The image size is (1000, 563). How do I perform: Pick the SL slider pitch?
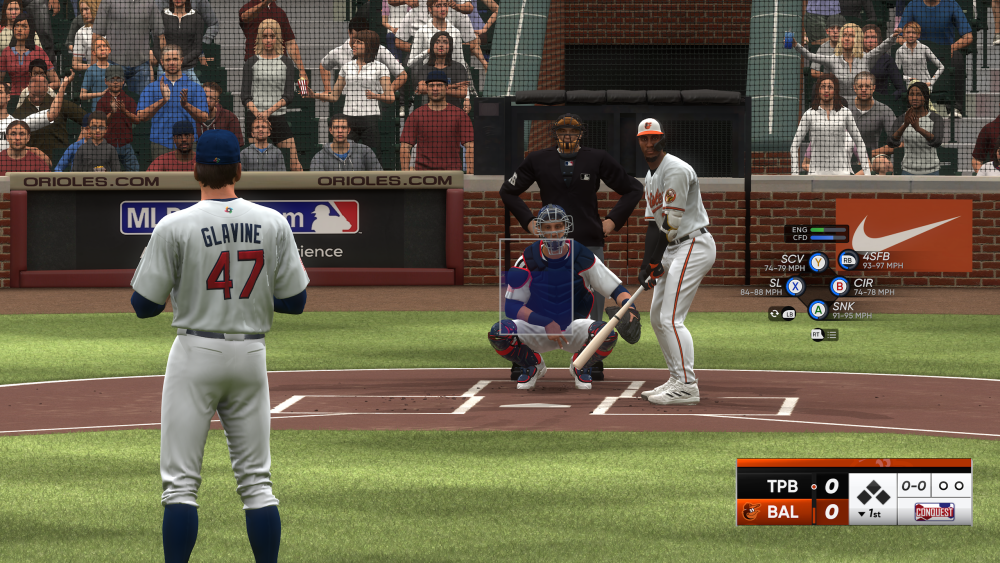click(x=795, y=286)
